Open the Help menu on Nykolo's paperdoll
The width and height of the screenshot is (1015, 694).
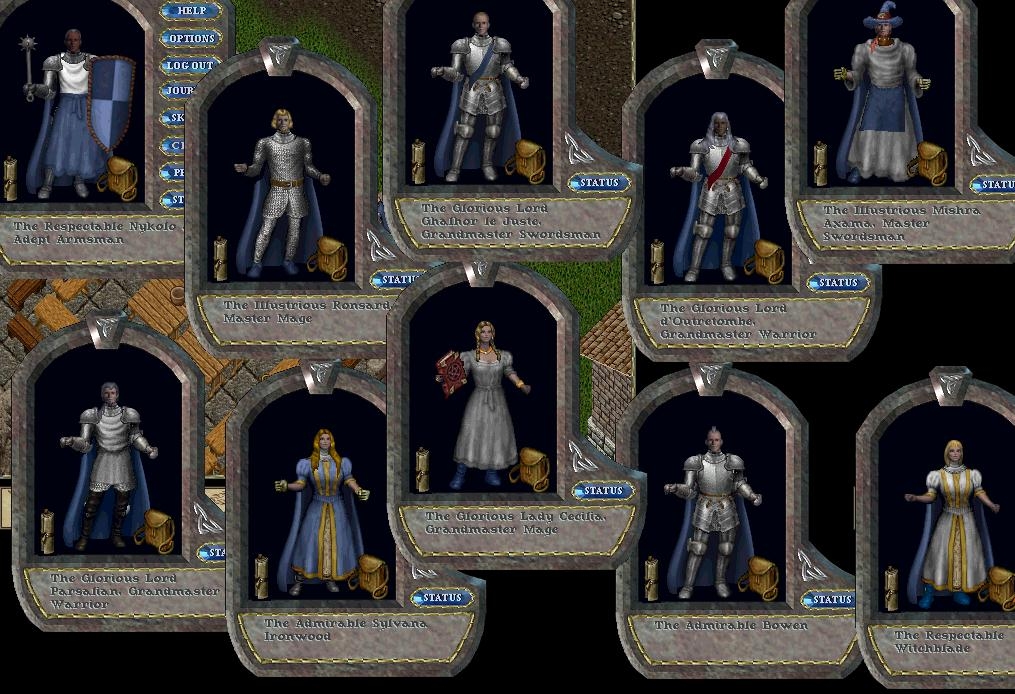pos(190,12)
